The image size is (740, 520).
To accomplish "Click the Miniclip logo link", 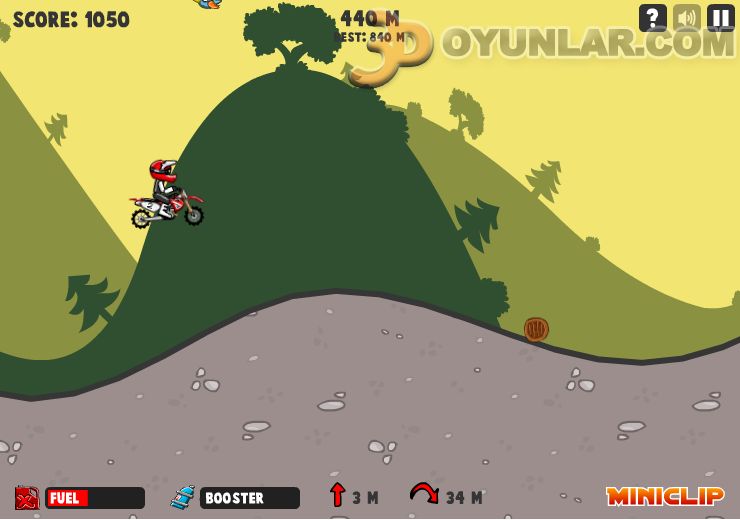I will coord(665,496).
